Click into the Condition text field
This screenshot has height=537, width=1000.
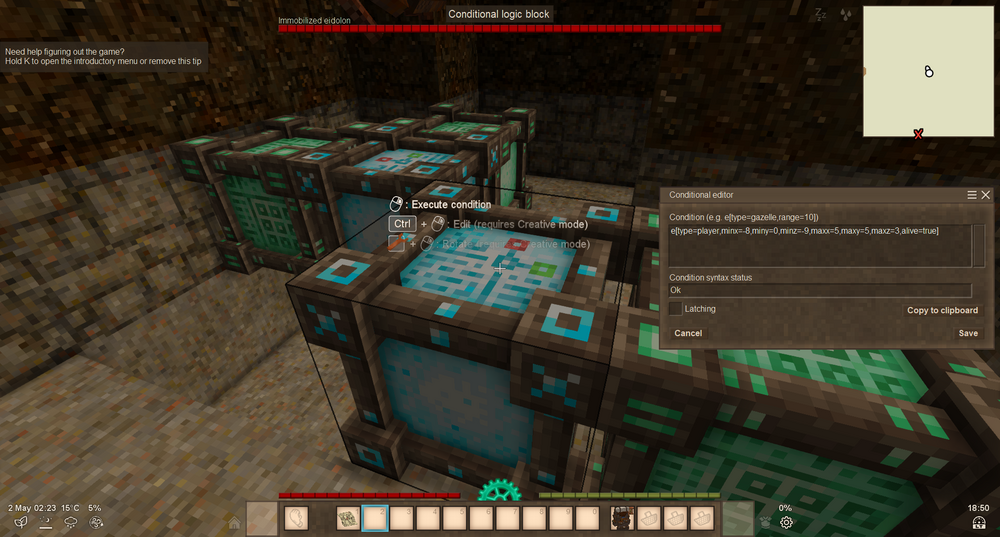tap(820, 245)
